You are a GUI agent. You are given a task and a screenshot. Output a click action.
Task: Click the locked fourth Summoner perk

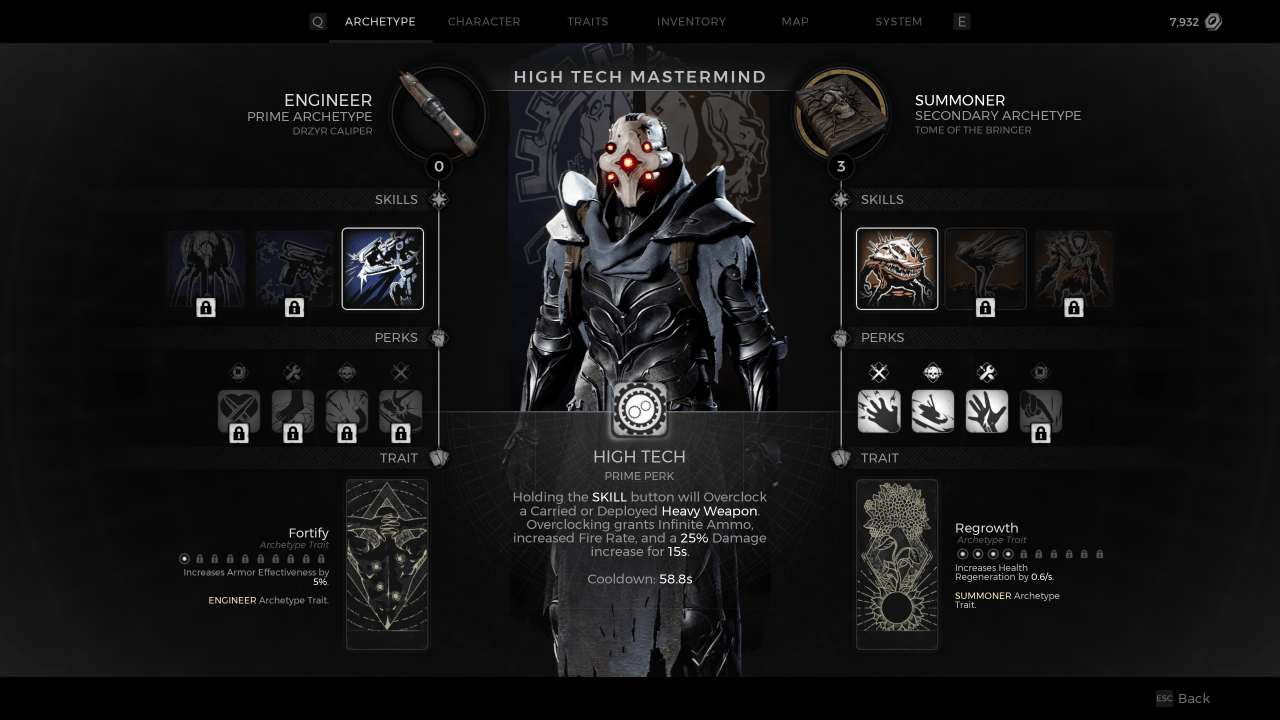pos(1040,410)
